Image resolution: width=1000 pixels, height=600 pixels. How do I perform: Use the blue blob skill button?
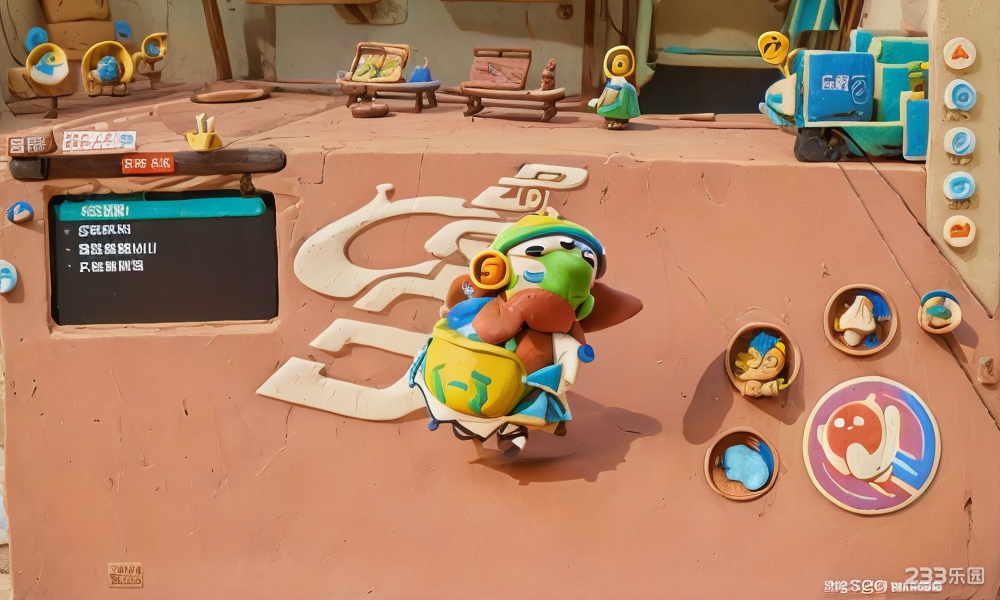[742, 464]
